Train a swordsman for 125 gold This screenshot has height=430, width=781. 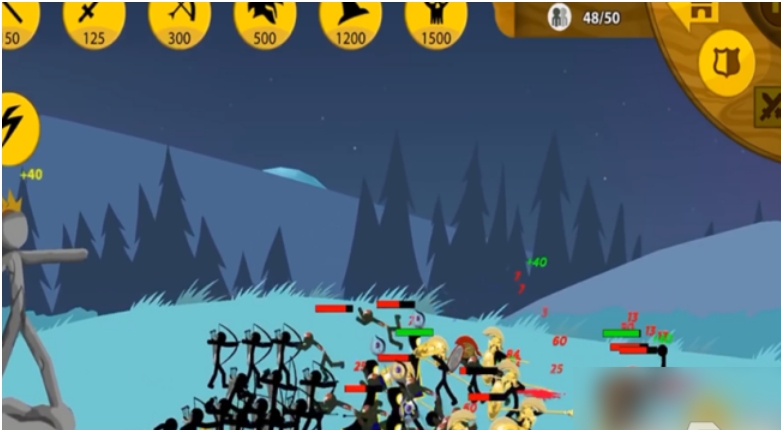tap(94, 20)
